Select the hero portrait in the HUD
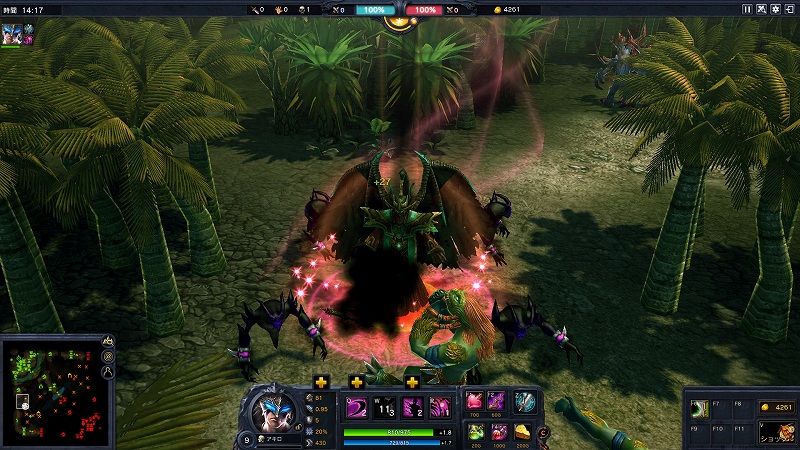 (x=271, y=410)
